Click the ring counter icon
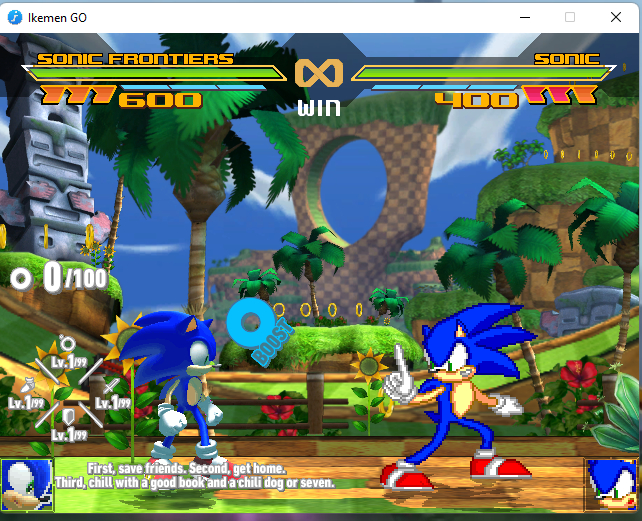642x521 pixels. tap(21, 278)
